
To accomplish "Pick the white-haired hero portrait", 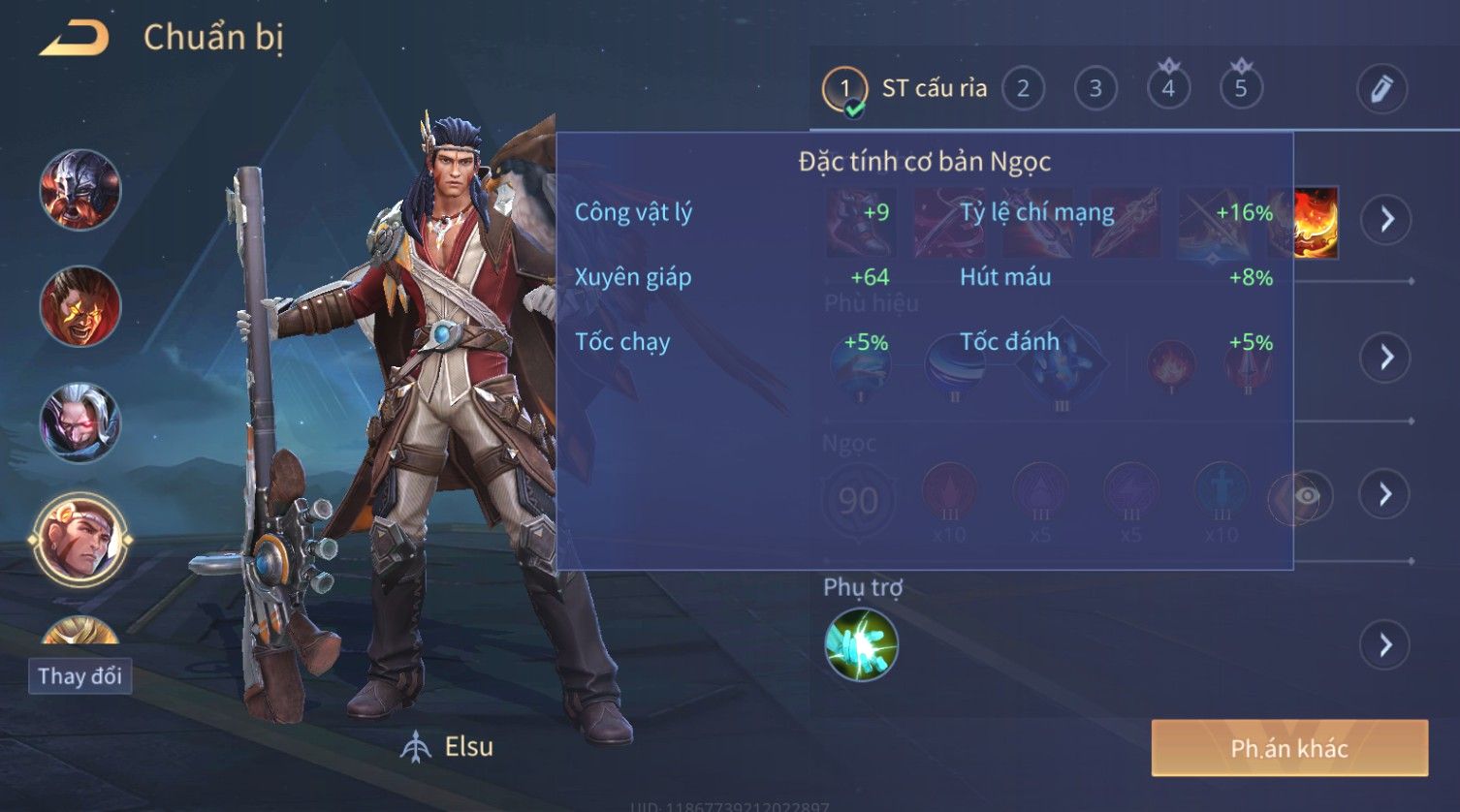I will 79,422.
